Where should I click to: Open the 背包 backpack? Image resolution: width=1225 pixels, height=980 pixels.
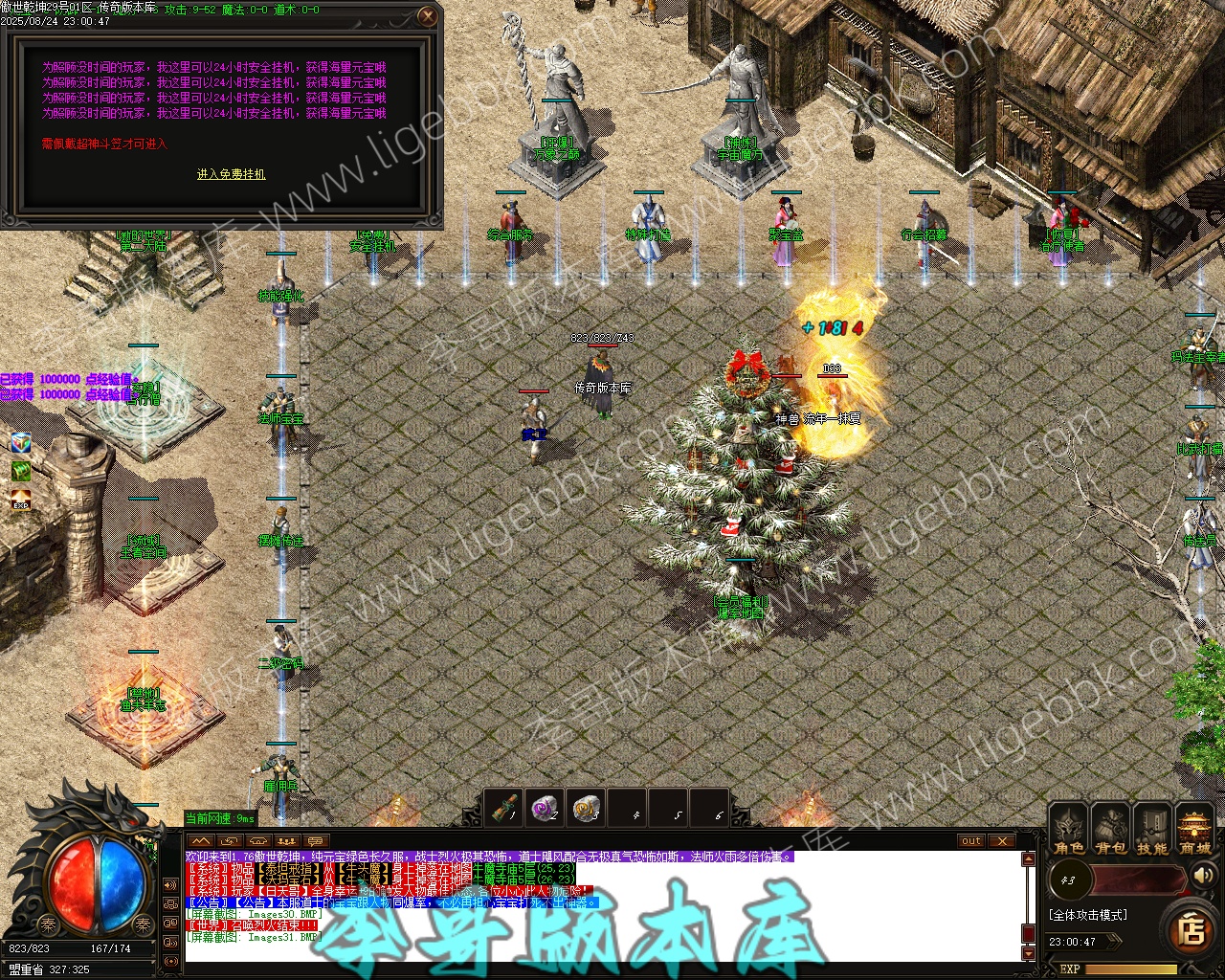(x=1110, y=829)
